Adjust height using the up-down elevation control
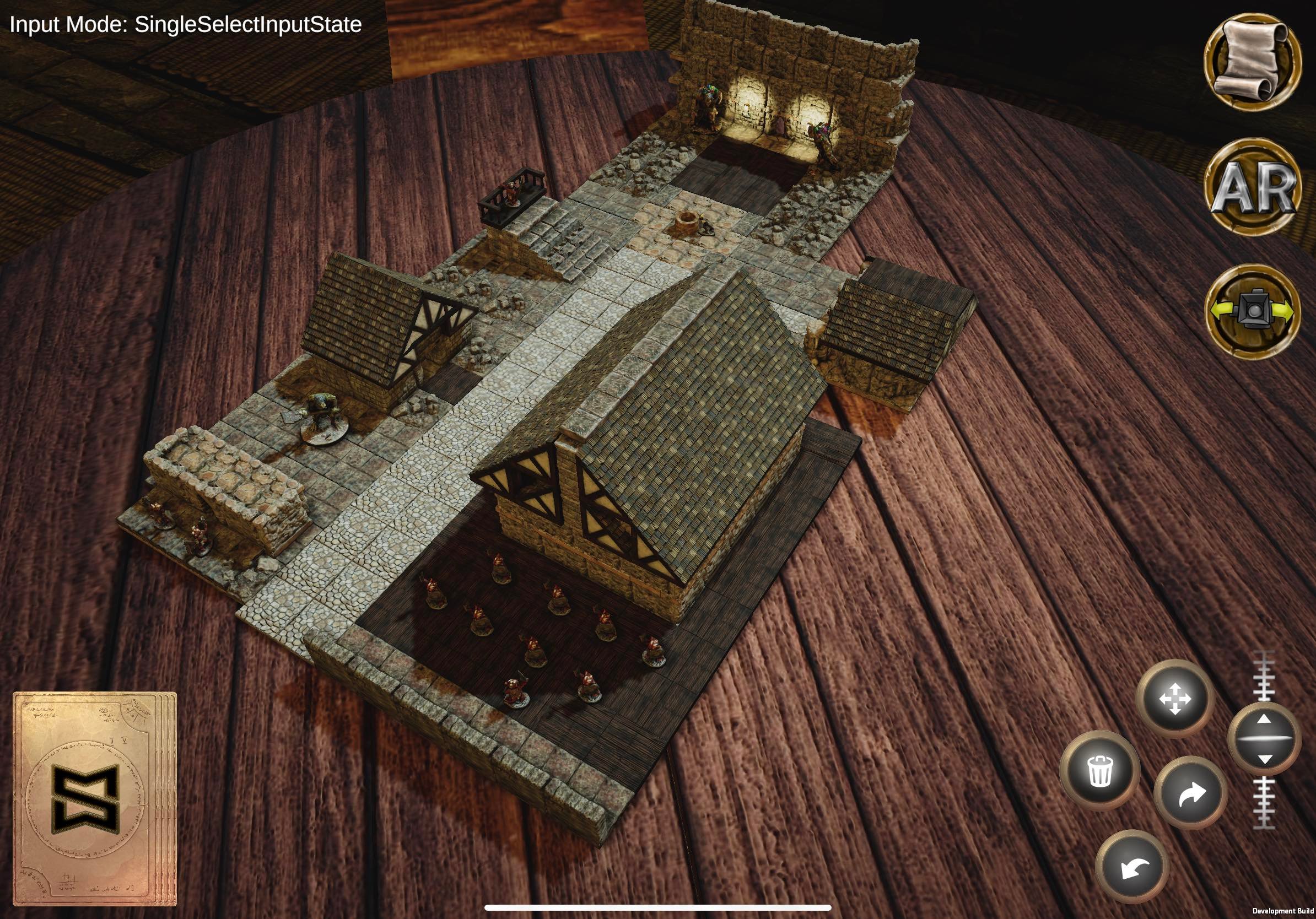1316x919 pixels. coord(1264,739)
